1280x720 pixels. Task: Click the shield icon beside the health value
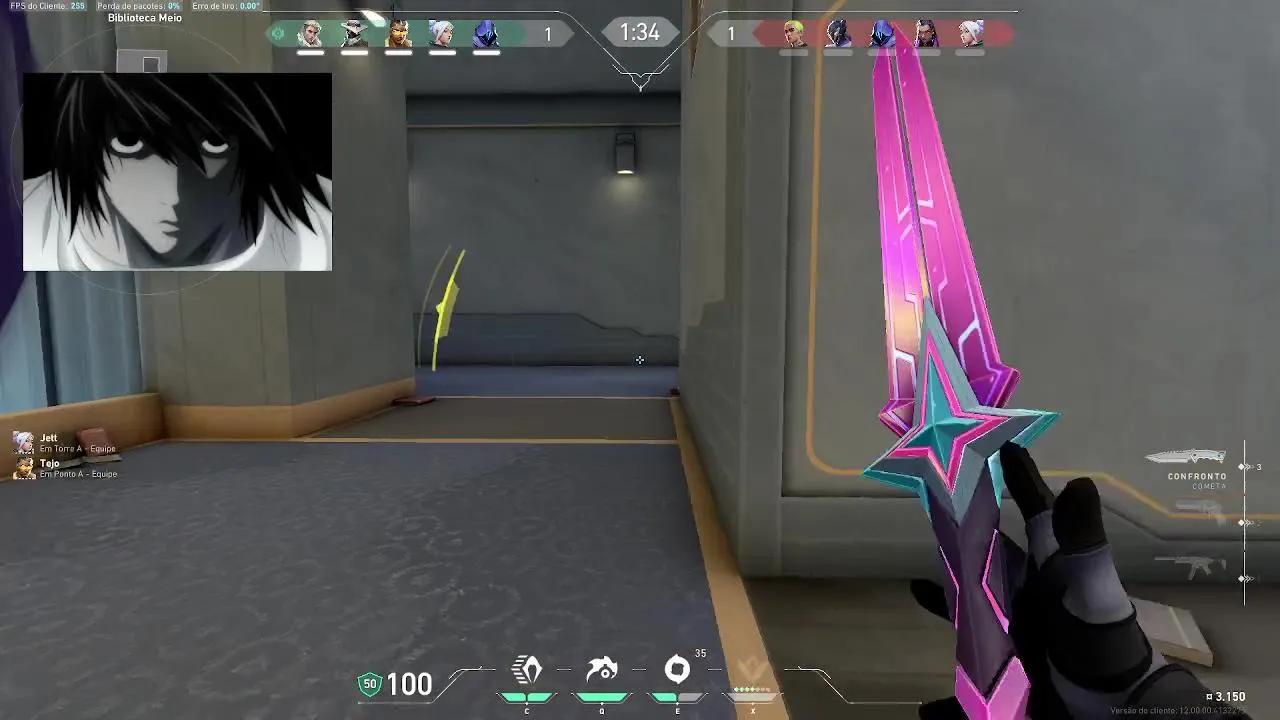click(371, 685)
